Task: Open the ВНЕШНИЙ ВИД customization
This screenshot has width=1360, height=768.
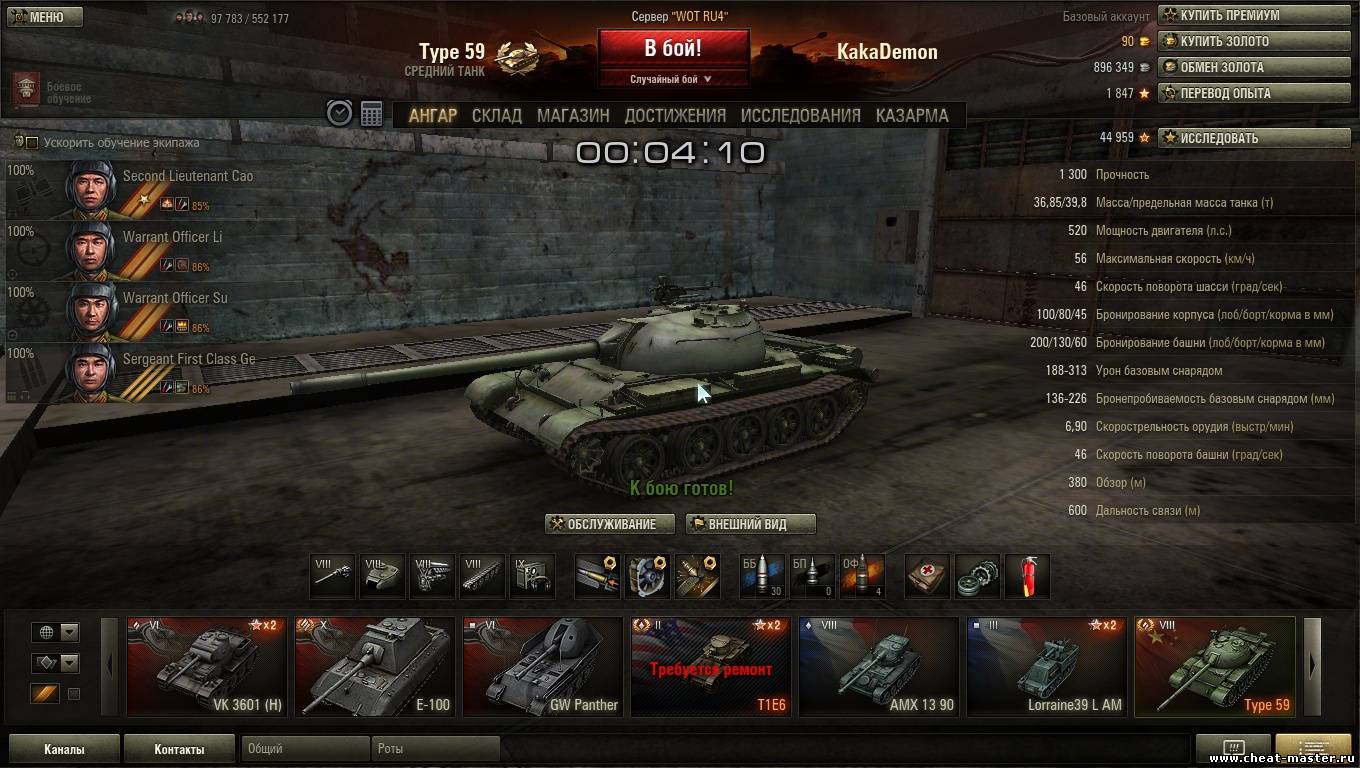Action: coord(750,524)
